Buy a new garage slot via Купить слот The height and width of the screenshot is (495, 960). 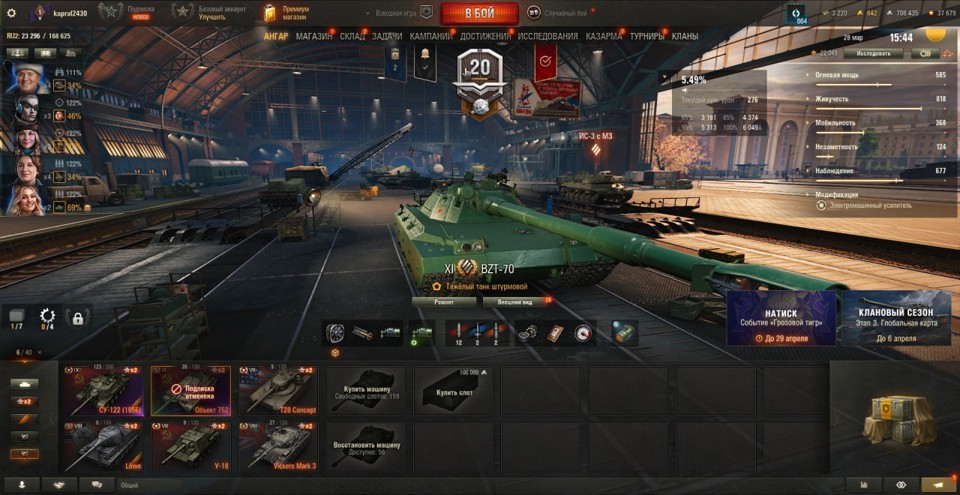coord(454,390)
